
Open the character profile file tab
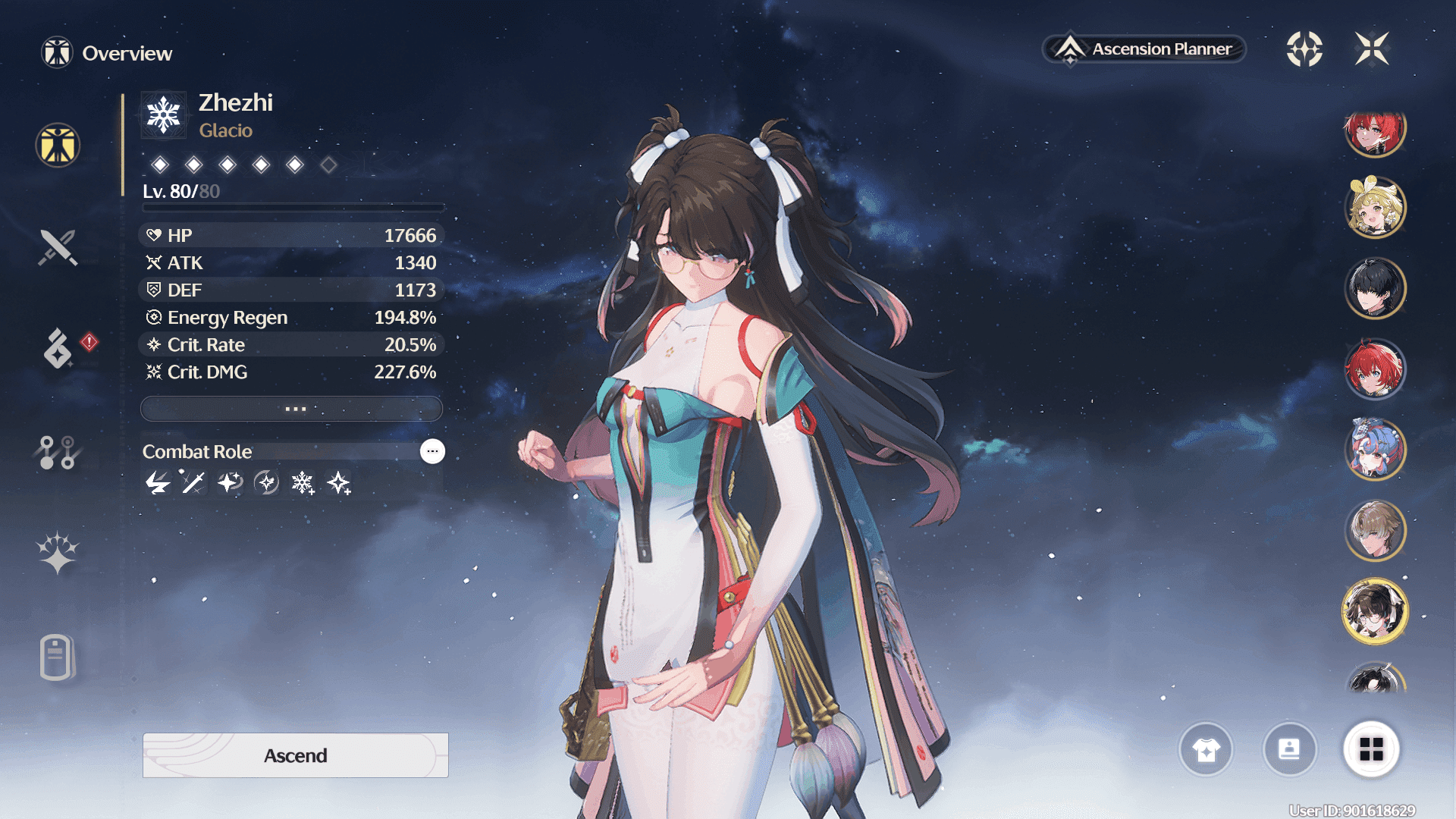pos(57,657)
